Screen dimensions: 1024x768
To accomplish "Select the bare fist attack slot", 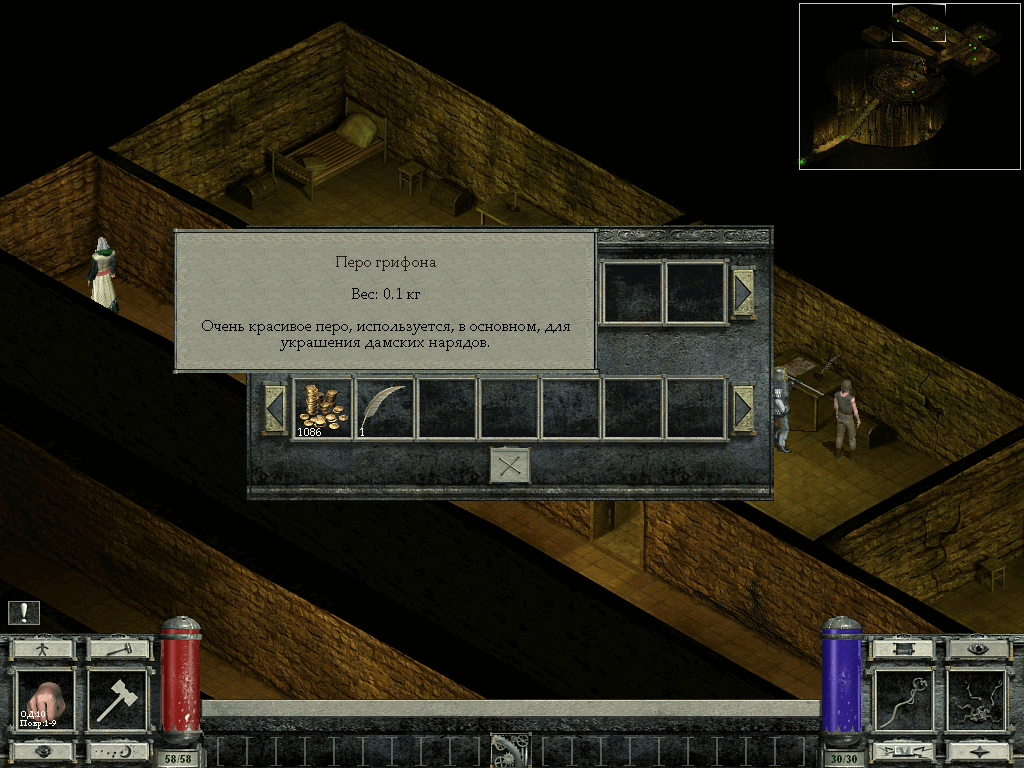I will [x=43, y=700].
